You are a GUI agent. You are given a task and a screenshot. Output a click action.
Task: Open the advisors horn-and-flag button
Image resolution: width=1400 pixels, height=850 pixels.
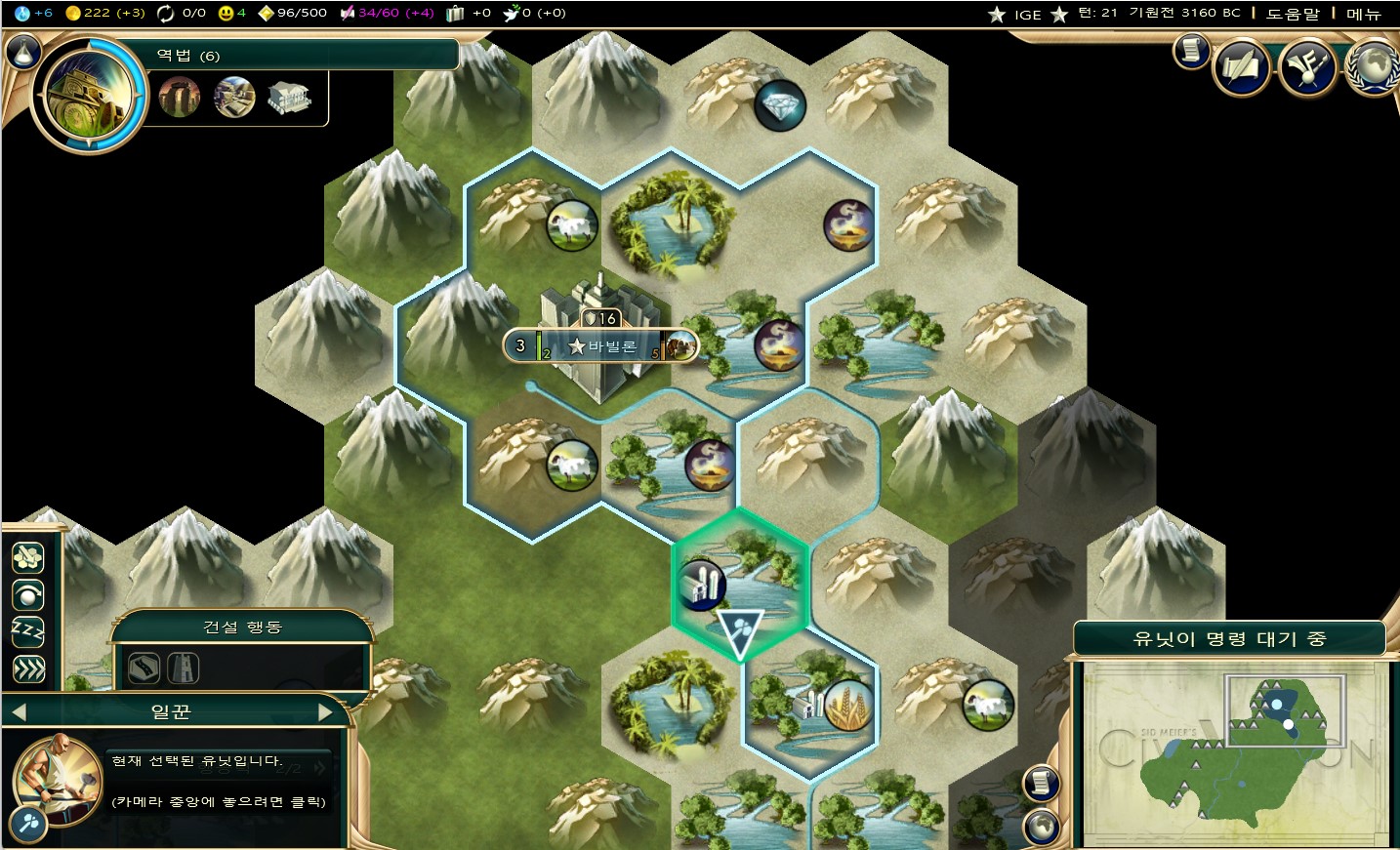click(x=1307, y=66)
